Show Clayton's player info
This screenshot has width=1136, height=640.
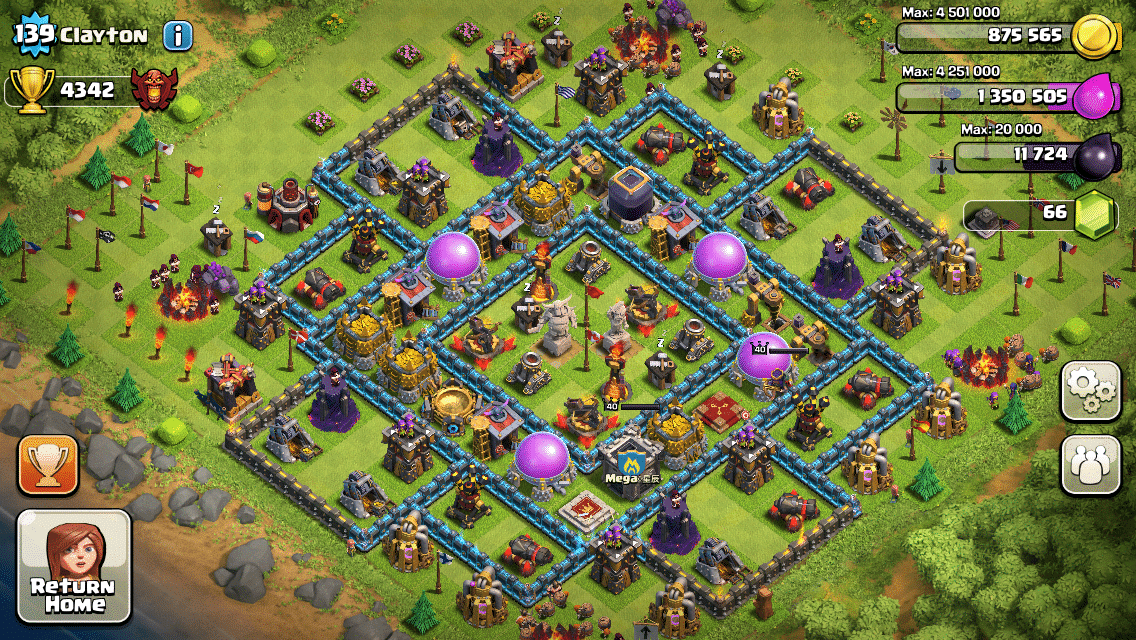coord(178,37)
